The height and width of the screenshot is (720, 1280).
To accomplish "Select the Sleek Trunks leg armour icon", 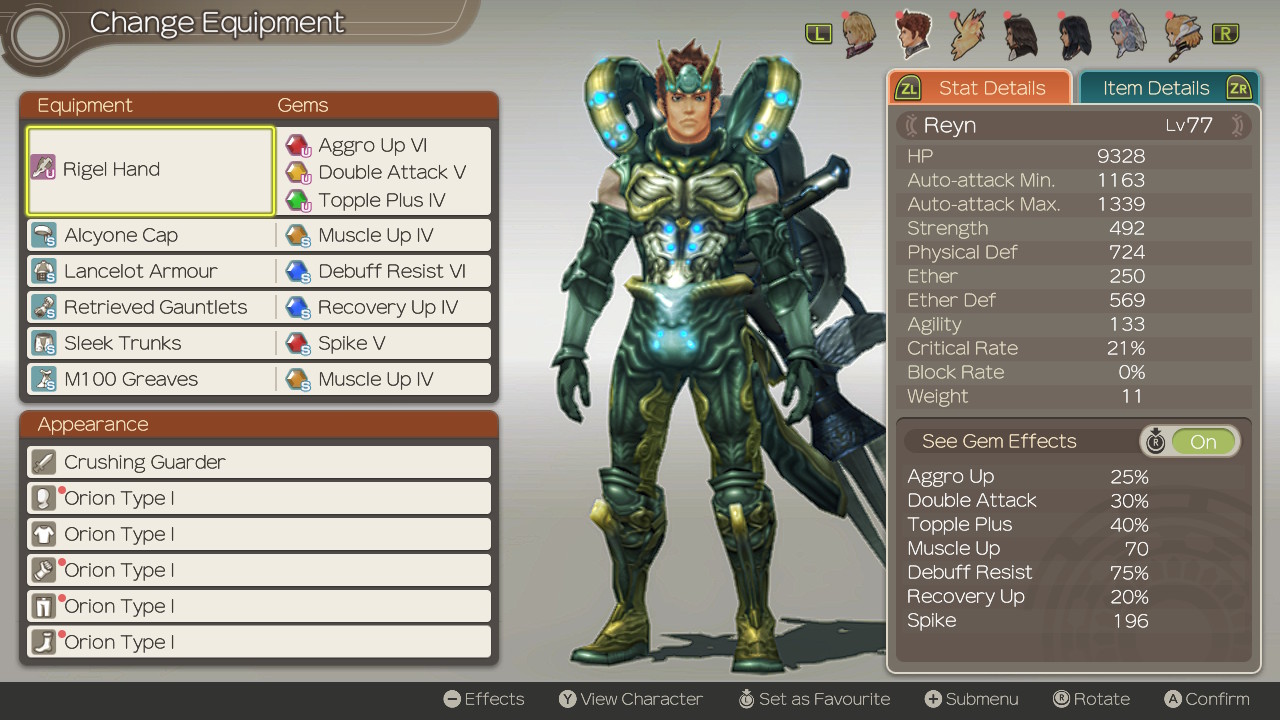I will (44, 342).
